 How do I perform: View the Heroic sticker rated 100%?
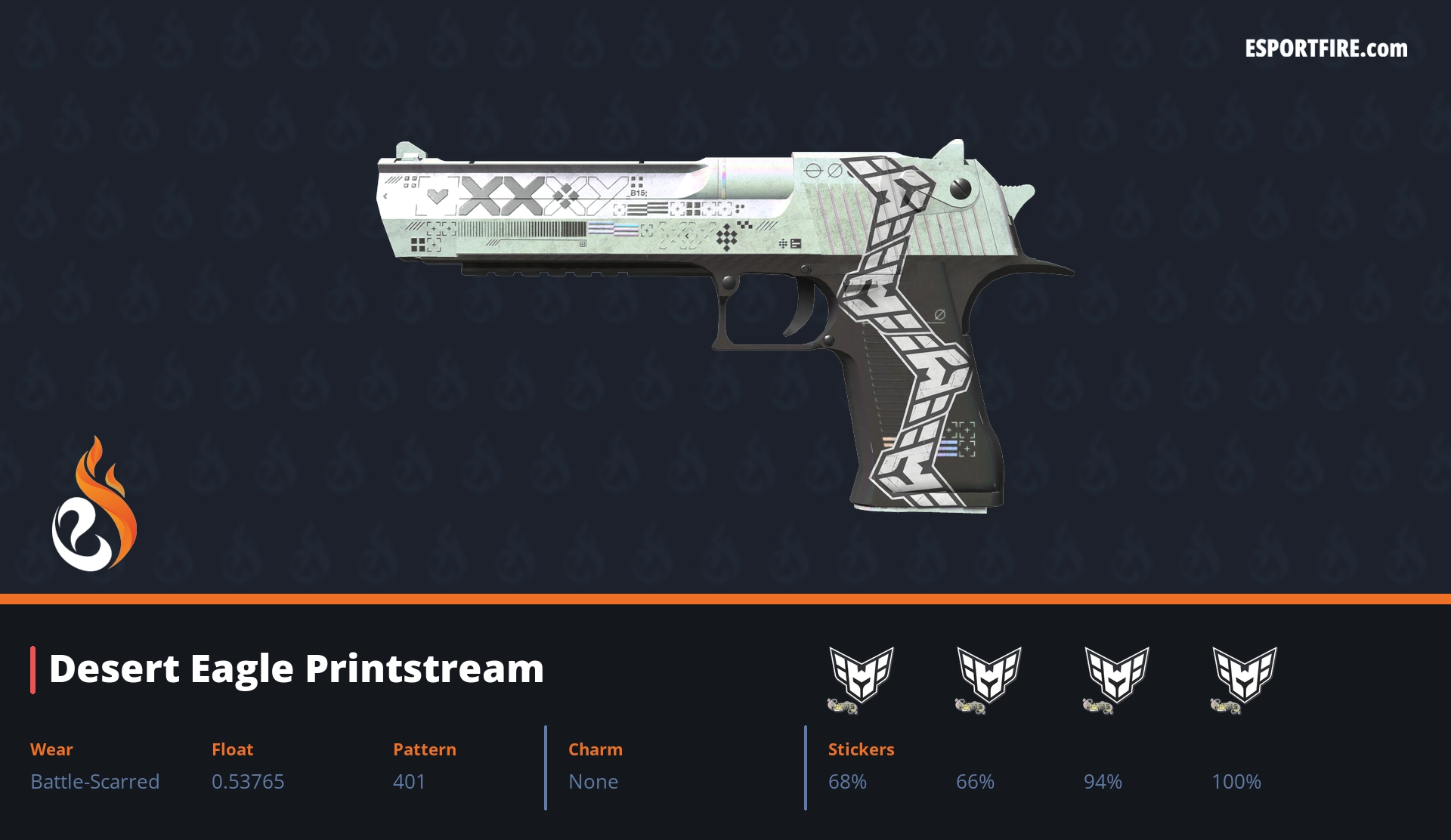pyautogui.click(x=1244, y=678)
